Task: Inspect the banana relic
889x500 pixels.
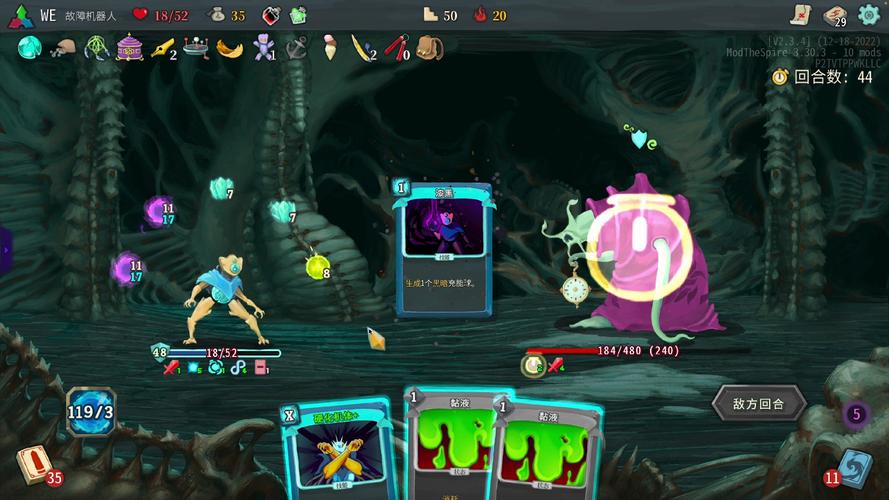Action: click(x=230, y=47)
